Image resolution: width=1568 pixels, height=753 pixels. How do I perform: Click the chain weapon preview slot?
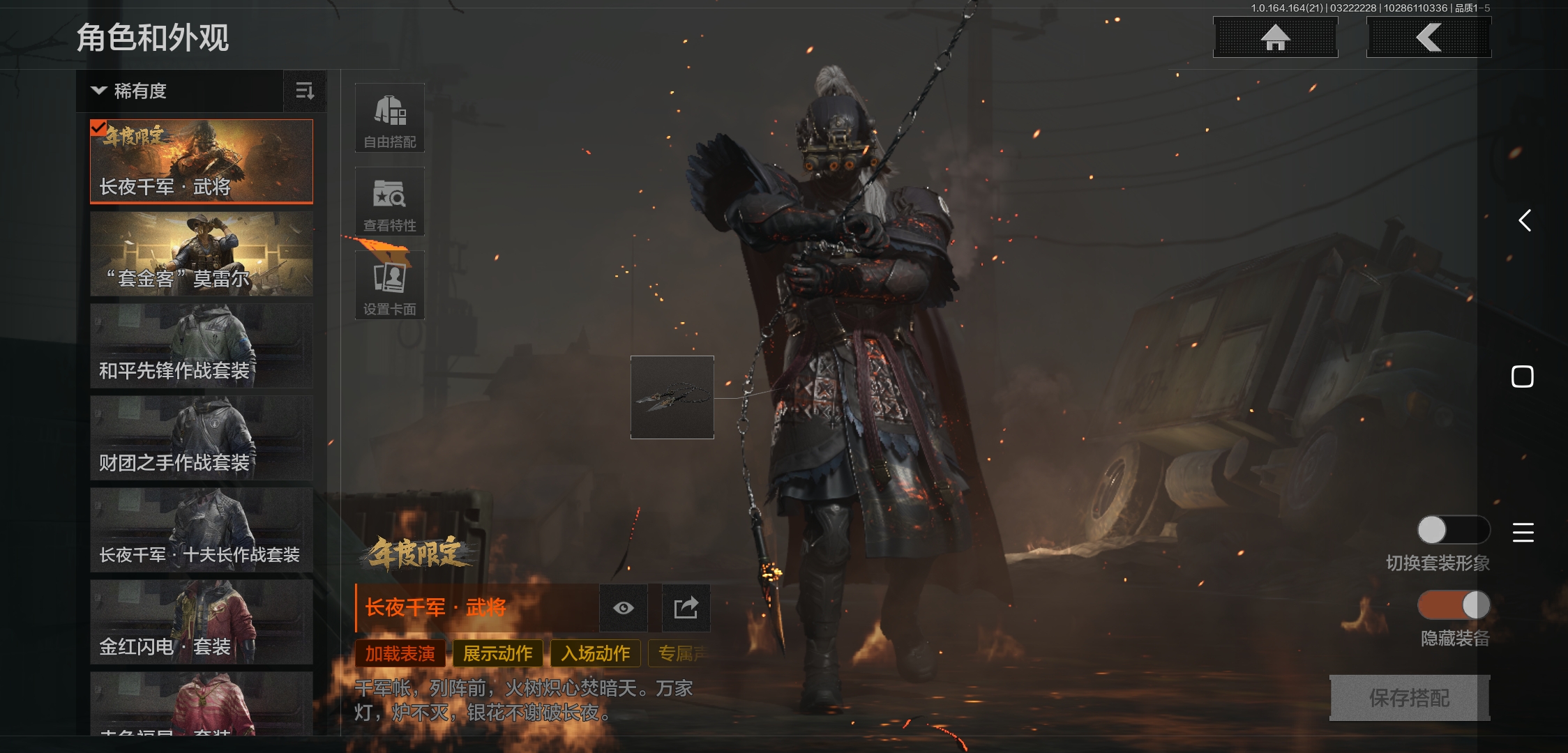pyautogui.click(x=672, y=397)
